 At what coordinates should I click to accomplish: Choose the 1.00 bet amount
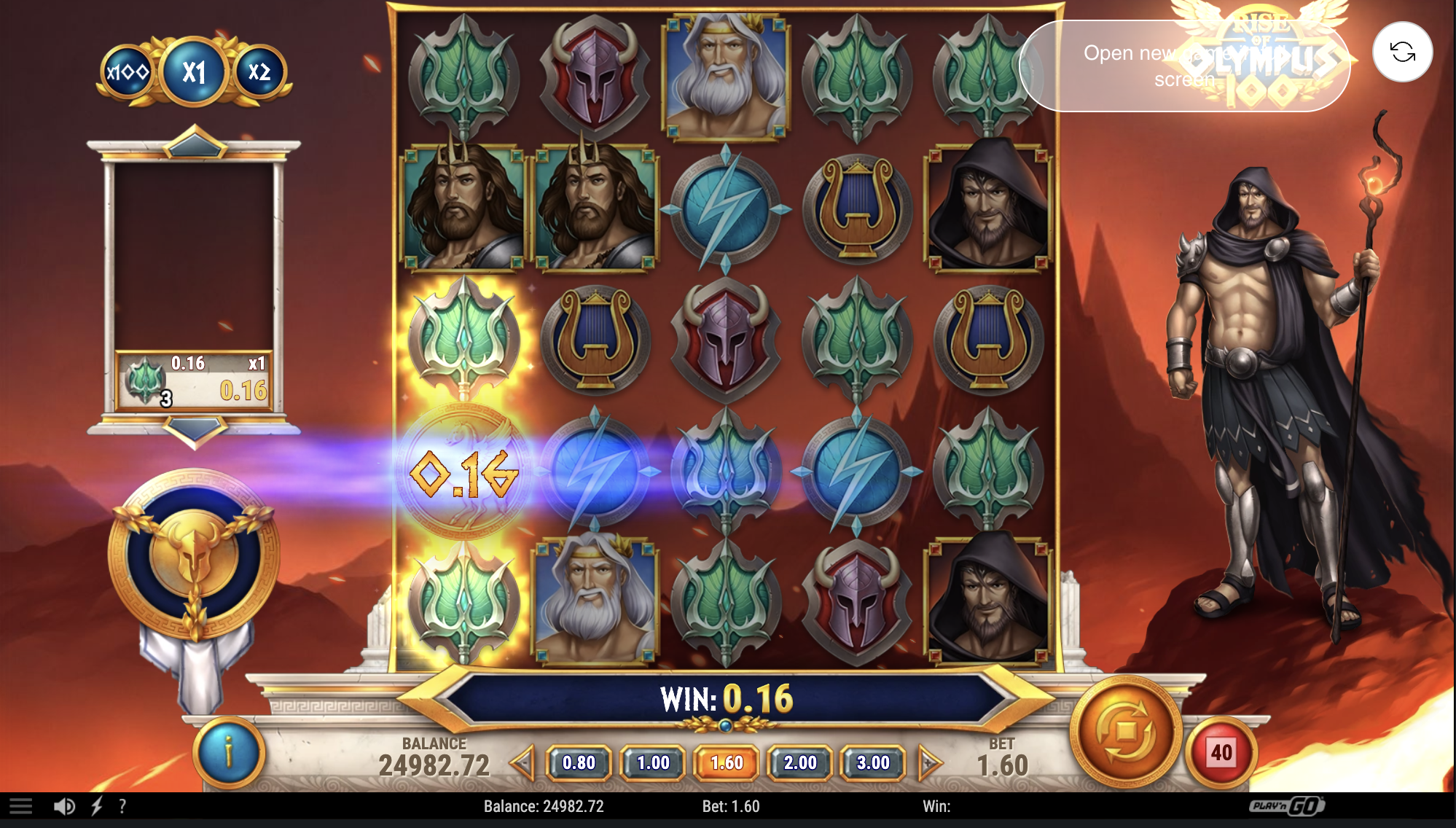(x=653, y=763)
